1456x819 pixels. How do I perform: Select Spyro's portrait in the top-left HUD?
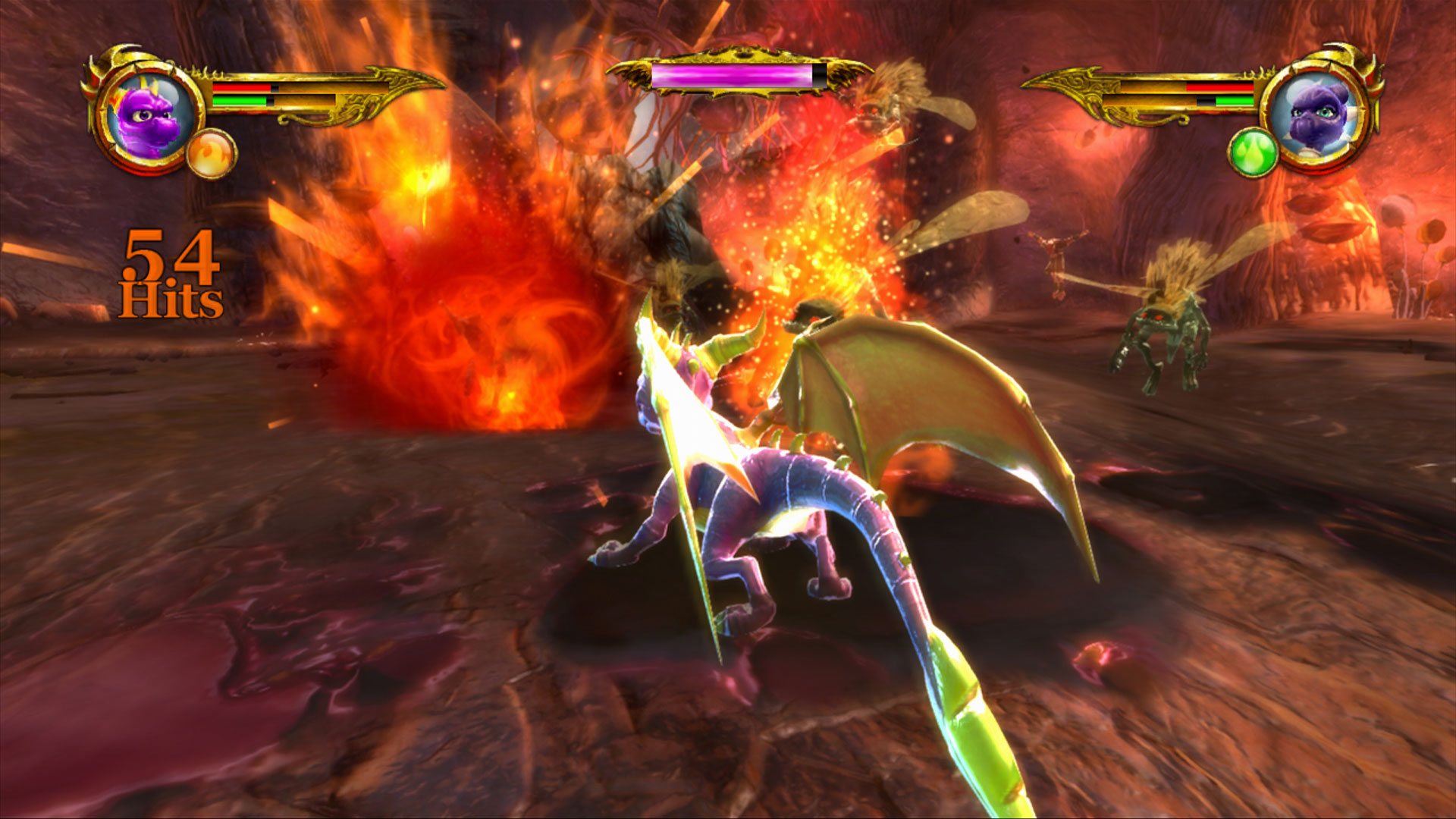(149, 114)
